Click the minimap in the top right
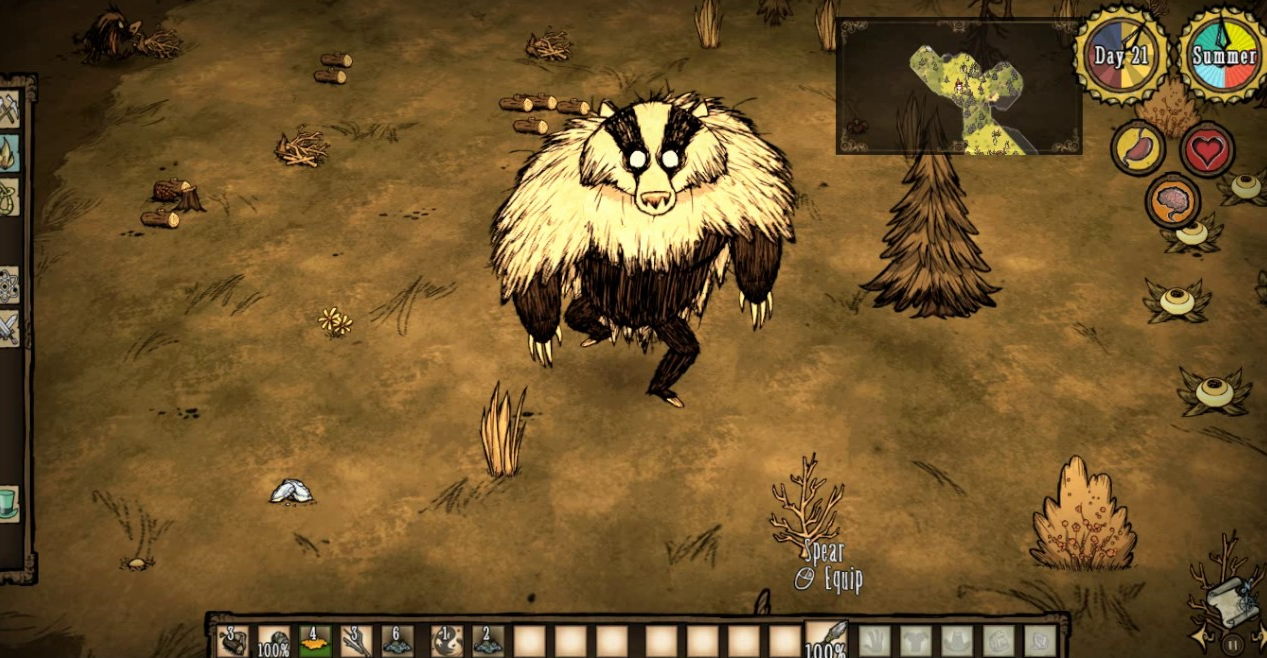The width and height of the screenshot is (1267, 658). tap(958, 86)
